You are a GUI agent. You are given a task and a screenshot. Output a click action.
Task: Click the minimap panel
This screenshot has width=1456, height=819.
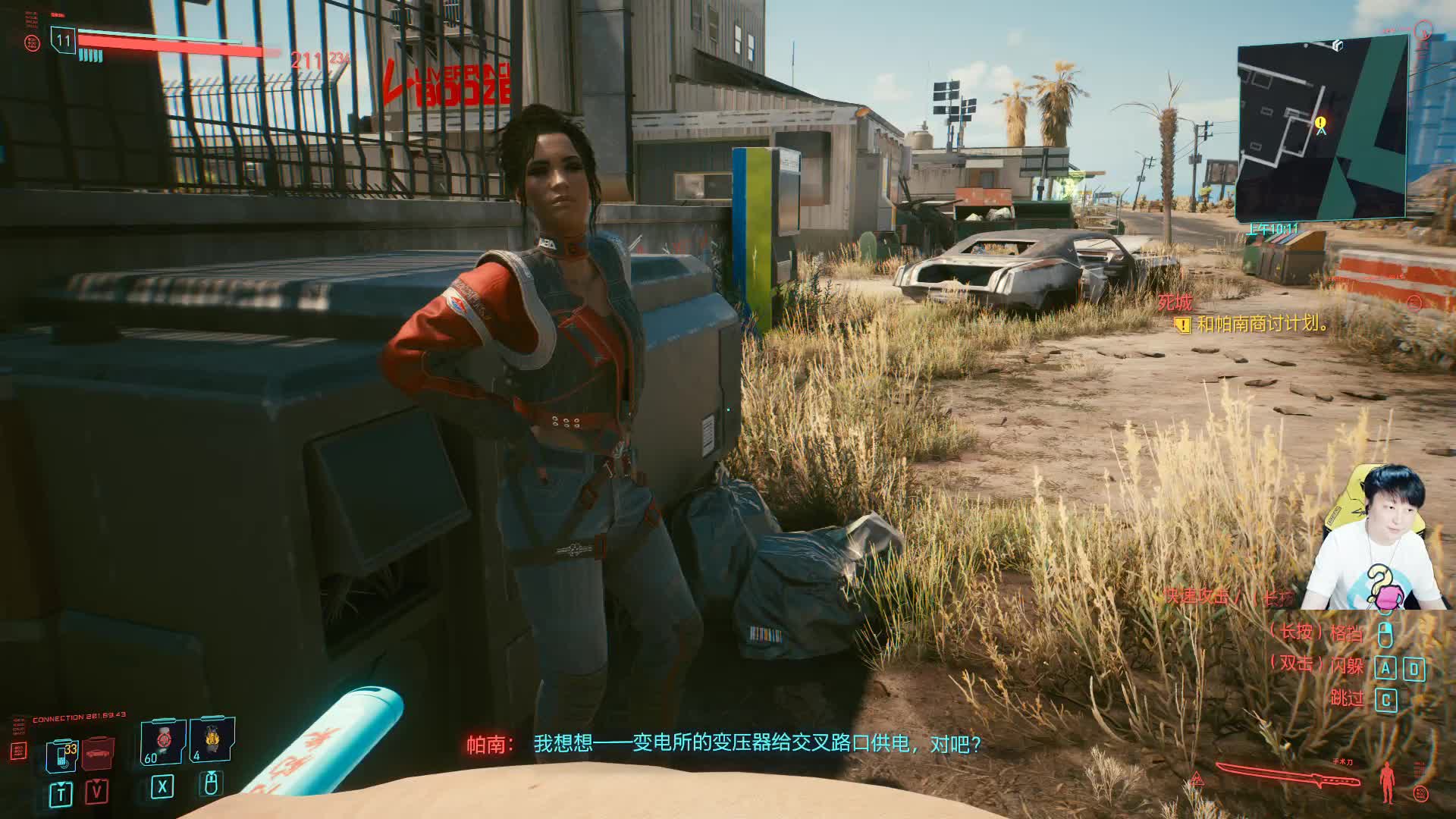[1322, 129]
